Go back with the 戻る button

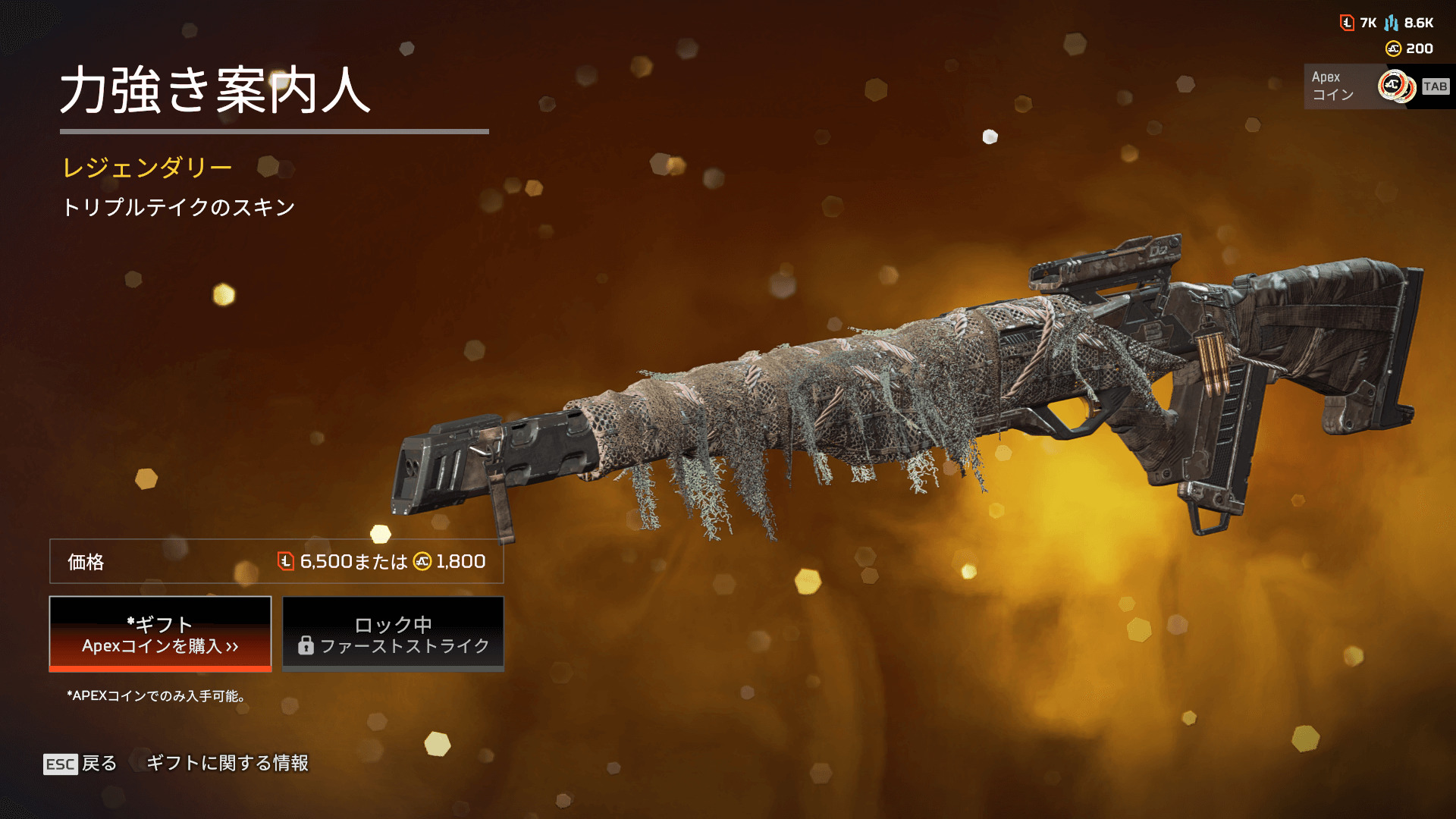pyautogui.click(x=80, y=763)
